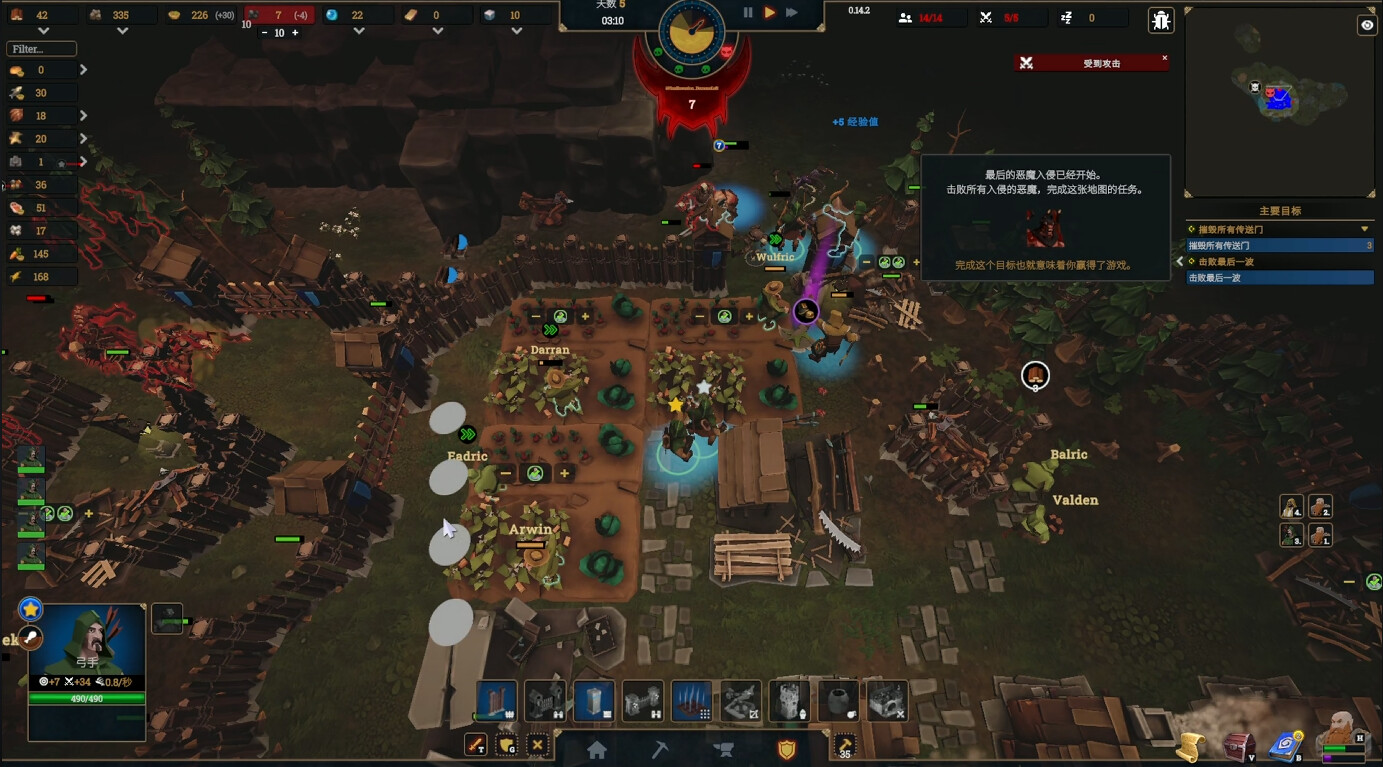Toggle the minimap eye visibility button
Viewport: 1383px width, 767px height.
coord(1367,26)
